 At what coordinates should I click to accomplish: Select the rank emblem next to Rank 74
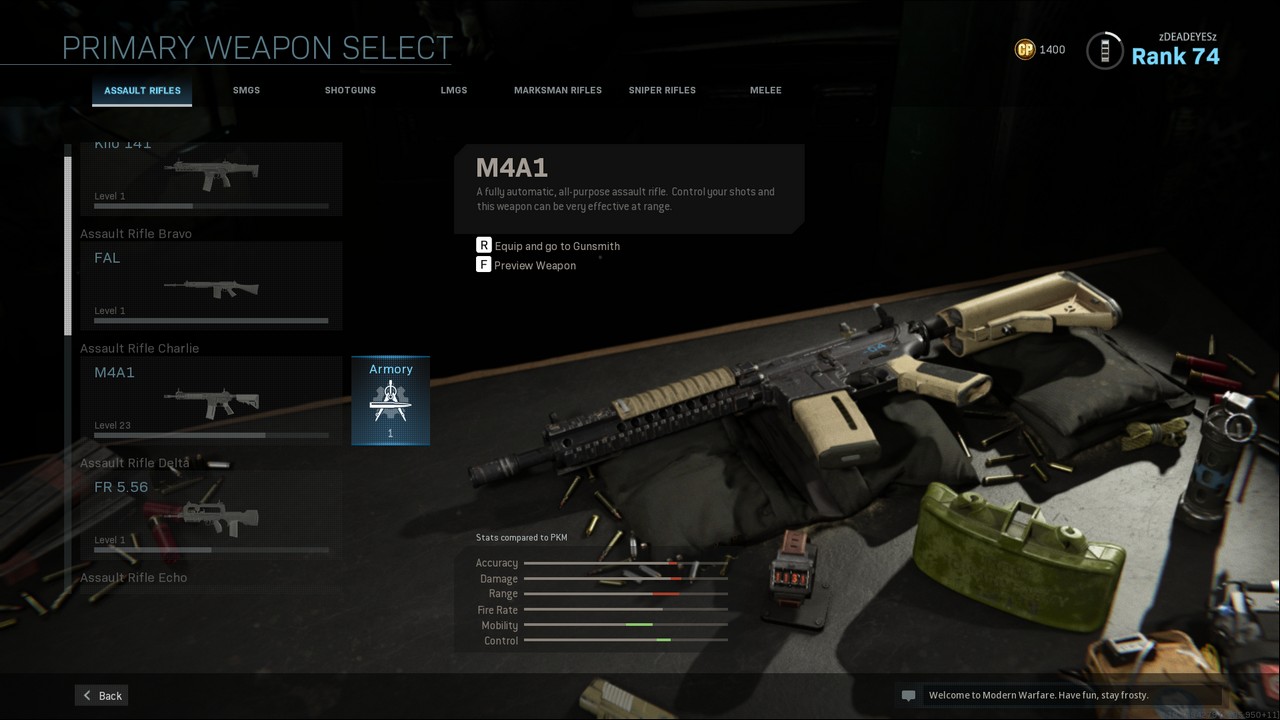(1104, 50)
